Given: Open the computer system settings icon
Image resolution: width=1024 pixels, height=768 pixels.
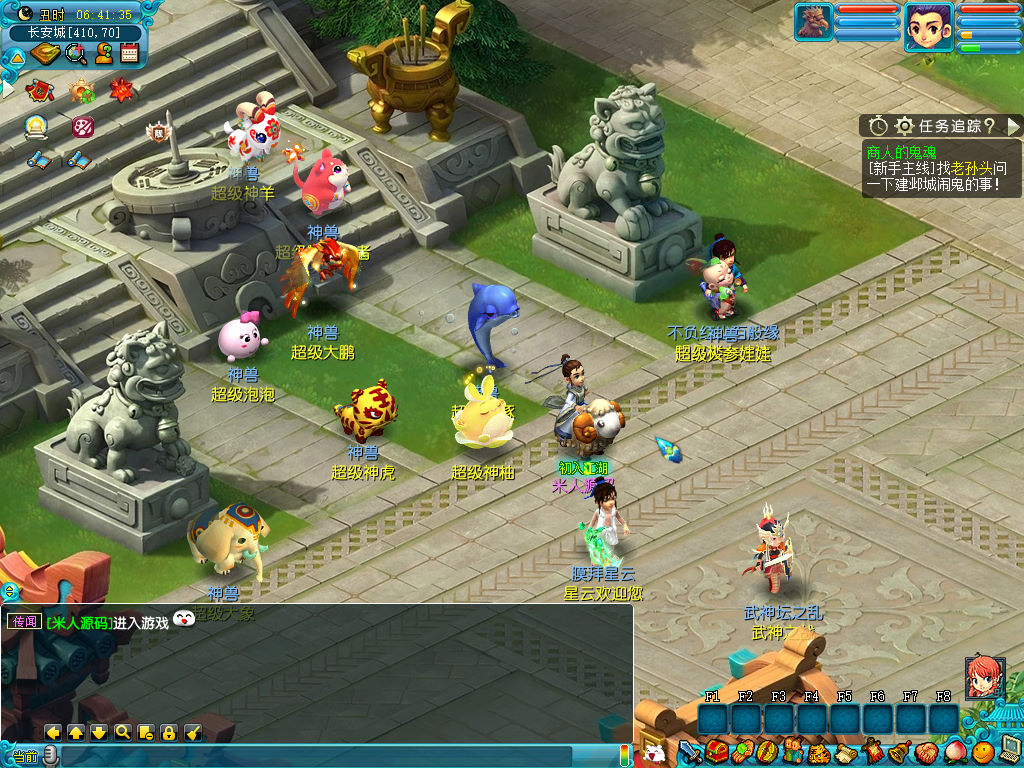Looking at the screenshot, I should coord(1009,749).
